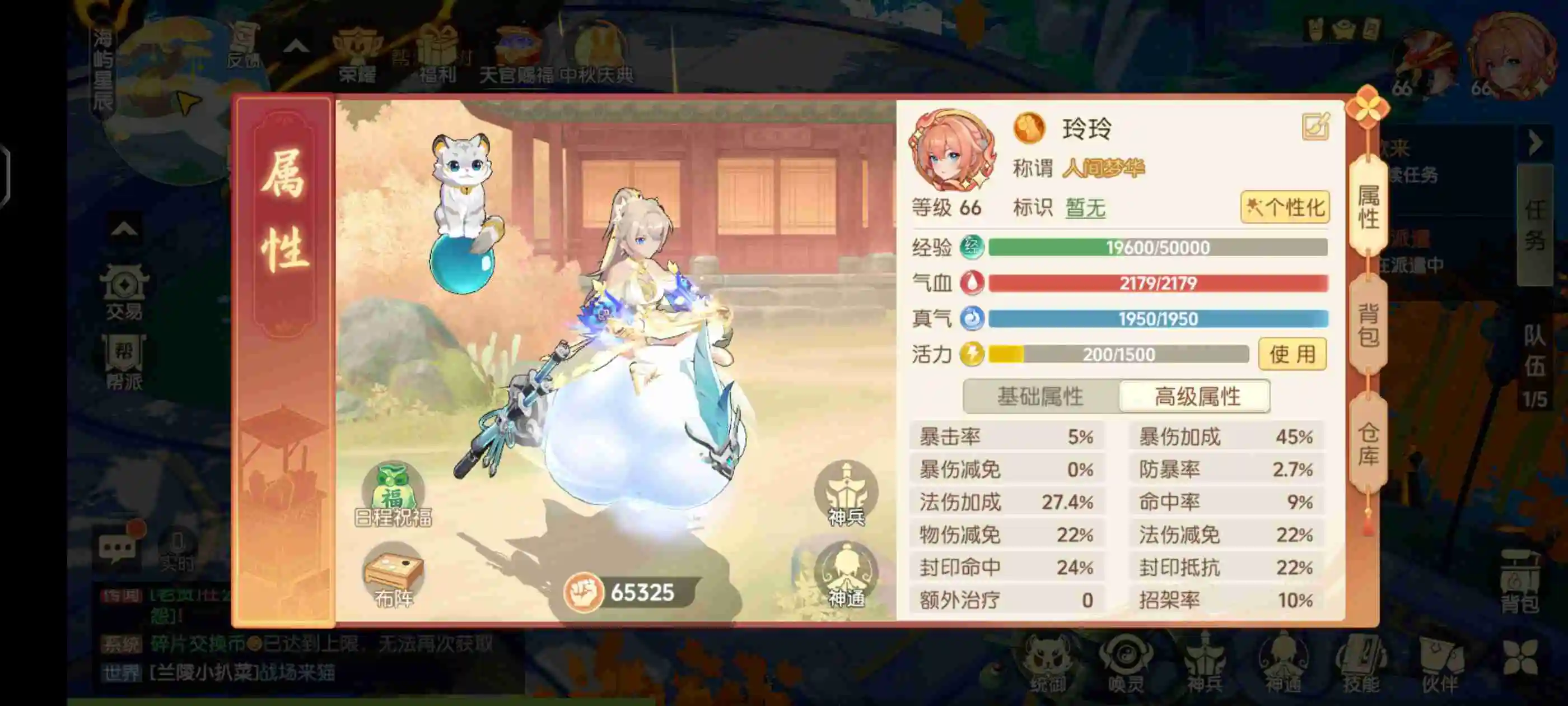1568x706 pixels.
Task: Click the 使用 button next to vitality
Action: click(1294, 355)
